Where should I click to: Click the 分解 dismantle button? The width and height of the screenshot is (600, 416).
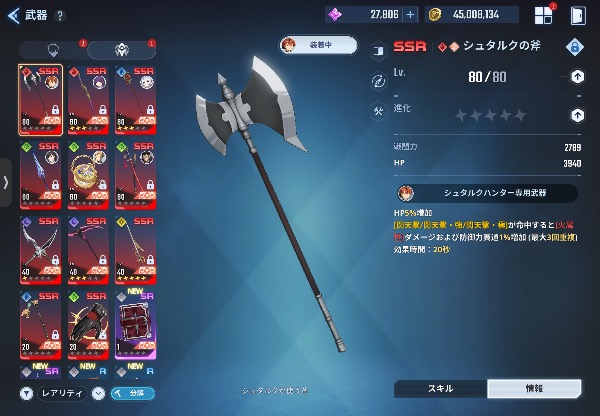[132, 393]
